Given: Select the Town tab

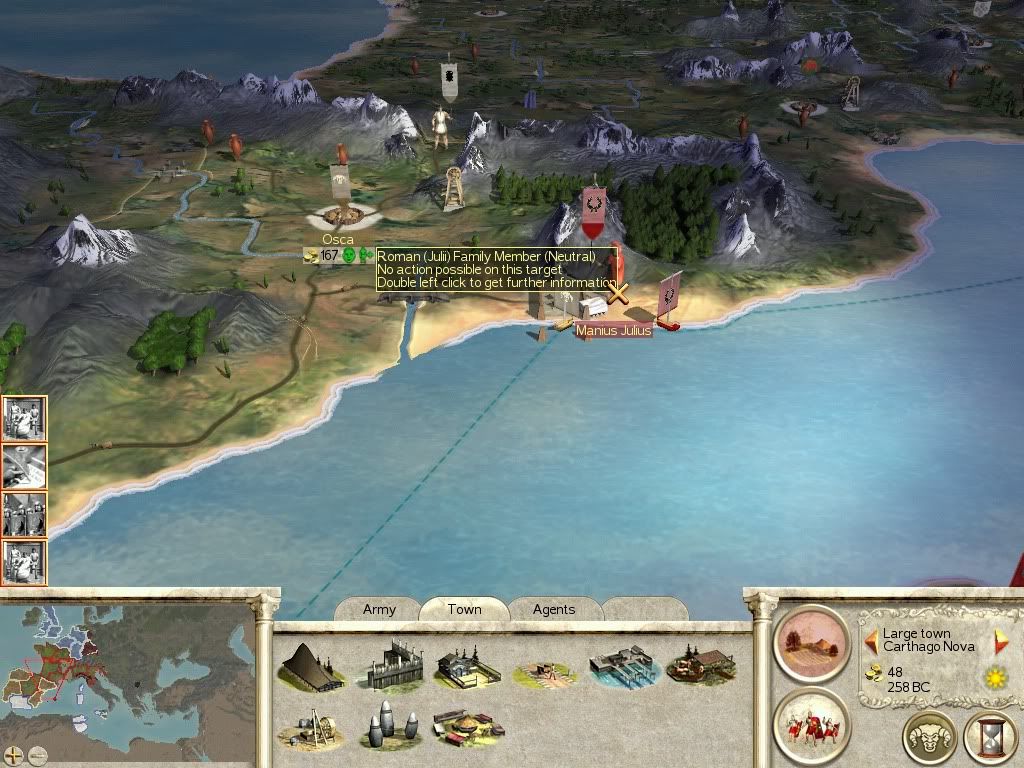Looking at the screenshot, I should click(464, 609).
